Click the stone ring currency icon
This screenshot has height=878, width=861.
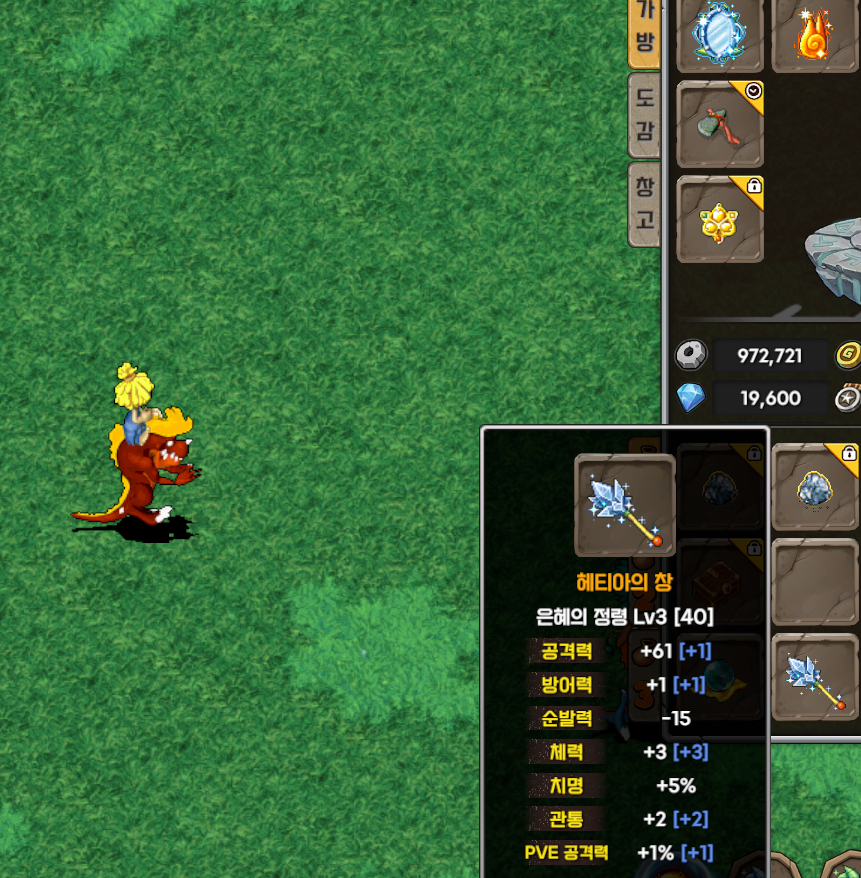(691, 355)
